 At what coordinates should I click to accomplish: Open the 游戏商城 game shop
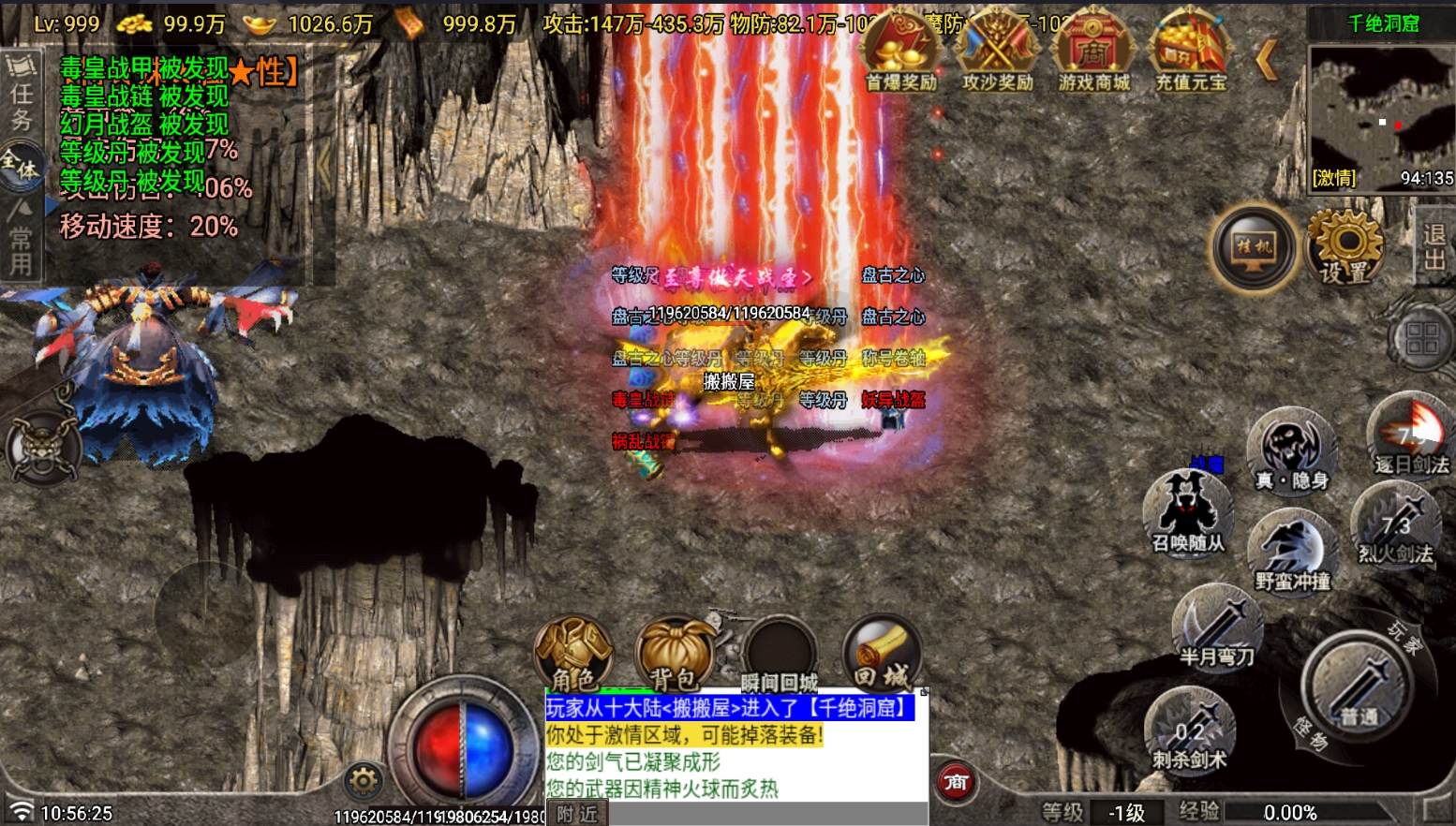(x=1093, y=52)
